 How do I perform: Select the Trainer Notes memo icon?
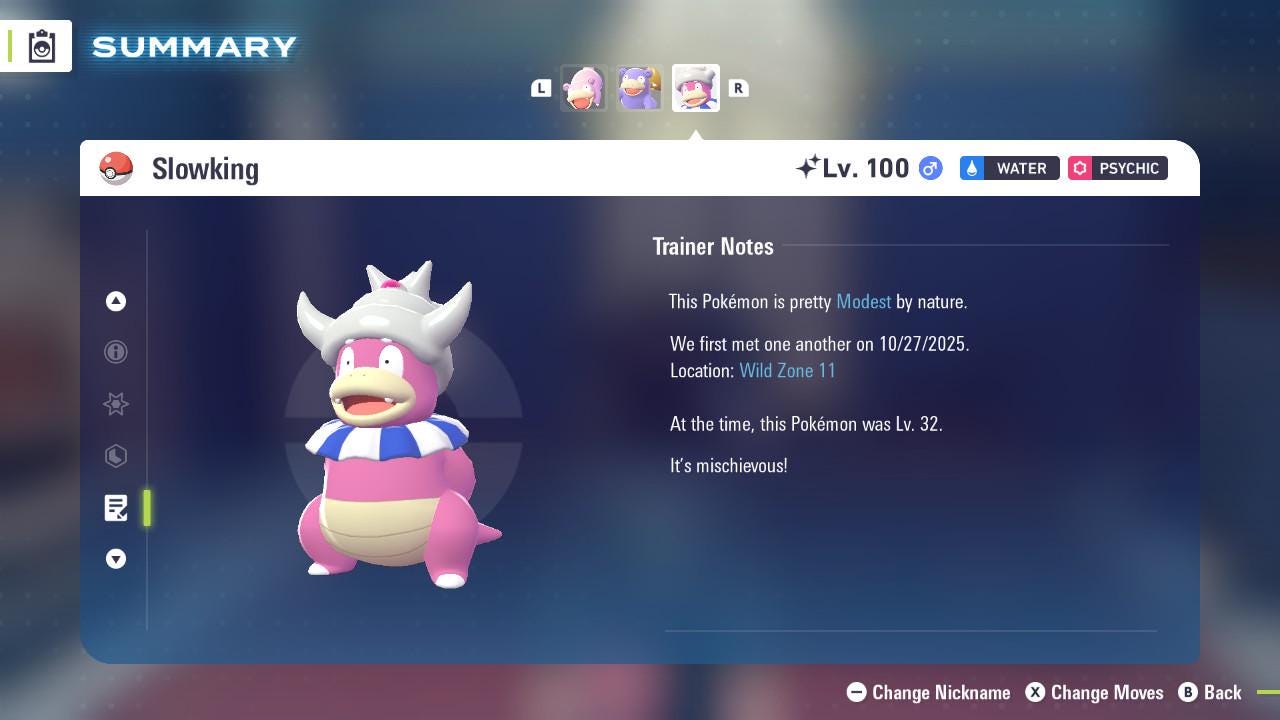116,508
